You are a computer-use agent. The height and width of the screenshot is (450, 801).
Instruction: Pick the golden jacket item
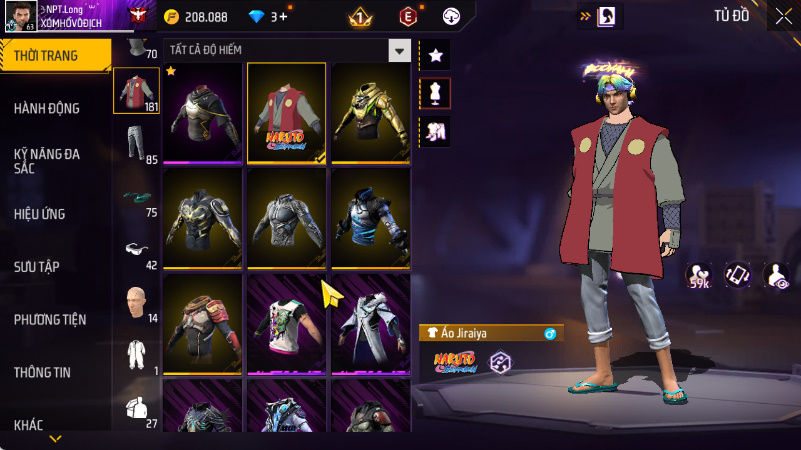coord(370,112)
